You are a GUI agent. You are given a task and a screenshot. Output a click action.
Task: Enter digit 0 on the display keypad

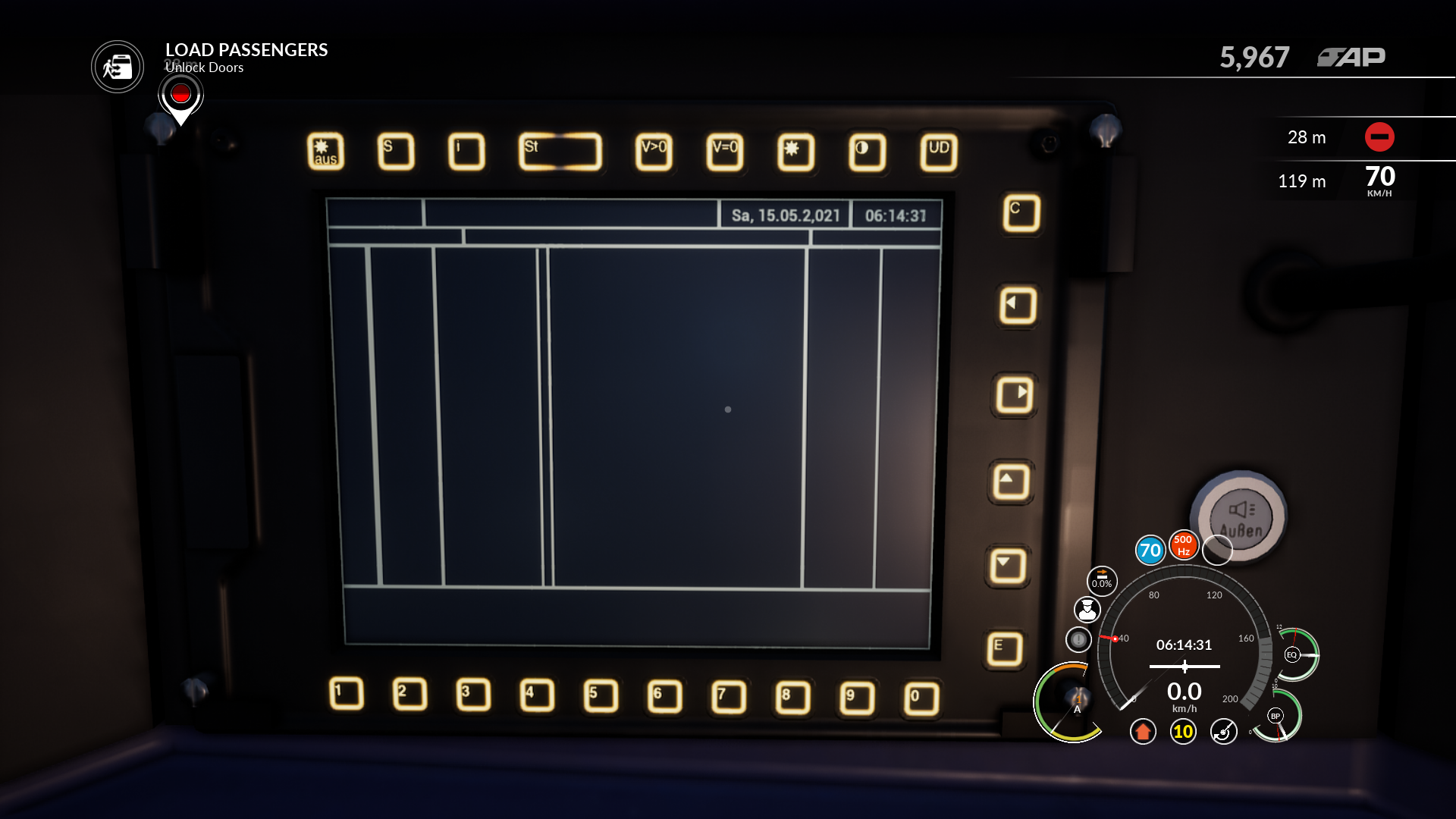pyautogui.click(x=921, y=698)
